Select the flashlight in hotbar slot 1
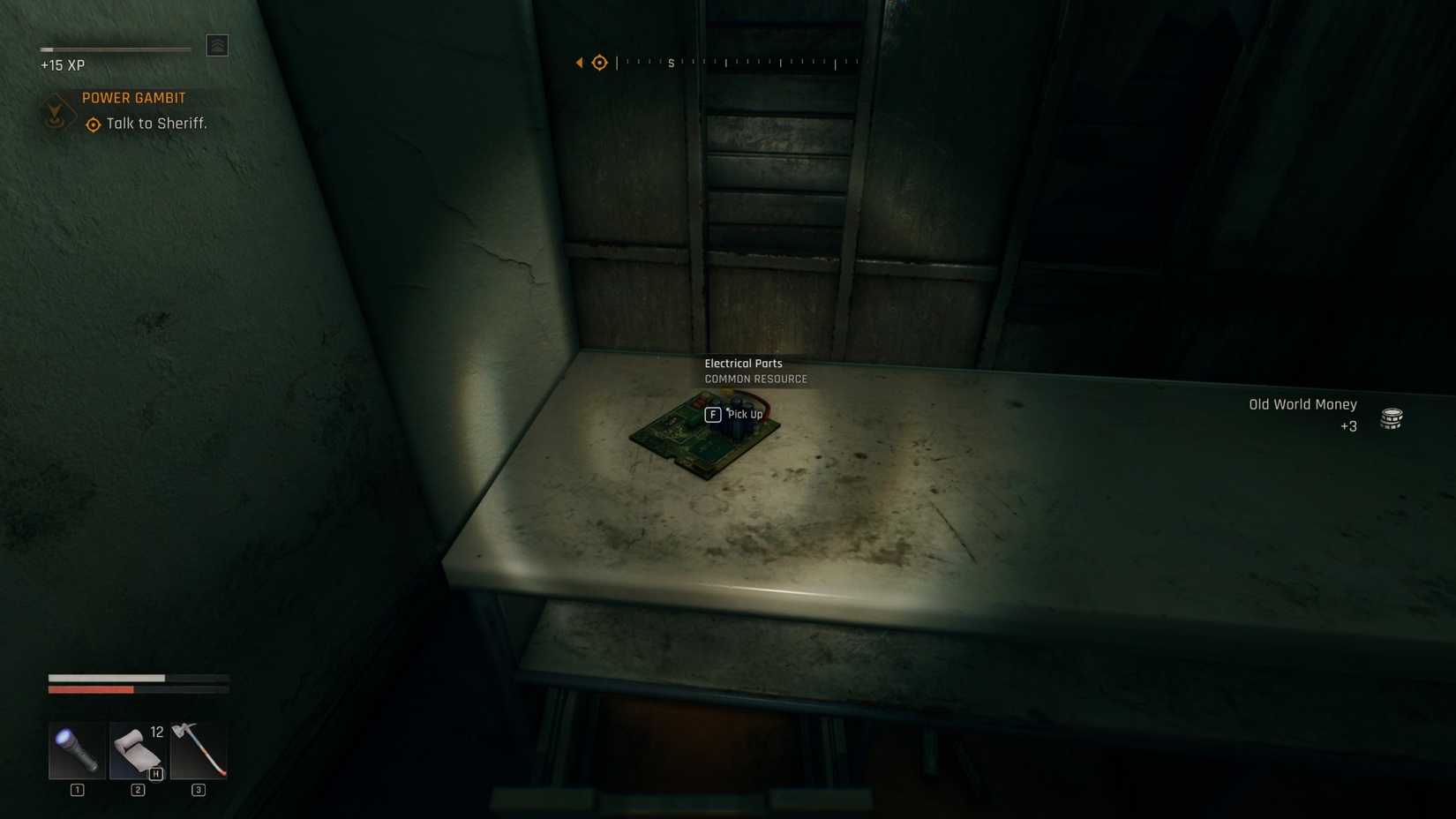 76,751
